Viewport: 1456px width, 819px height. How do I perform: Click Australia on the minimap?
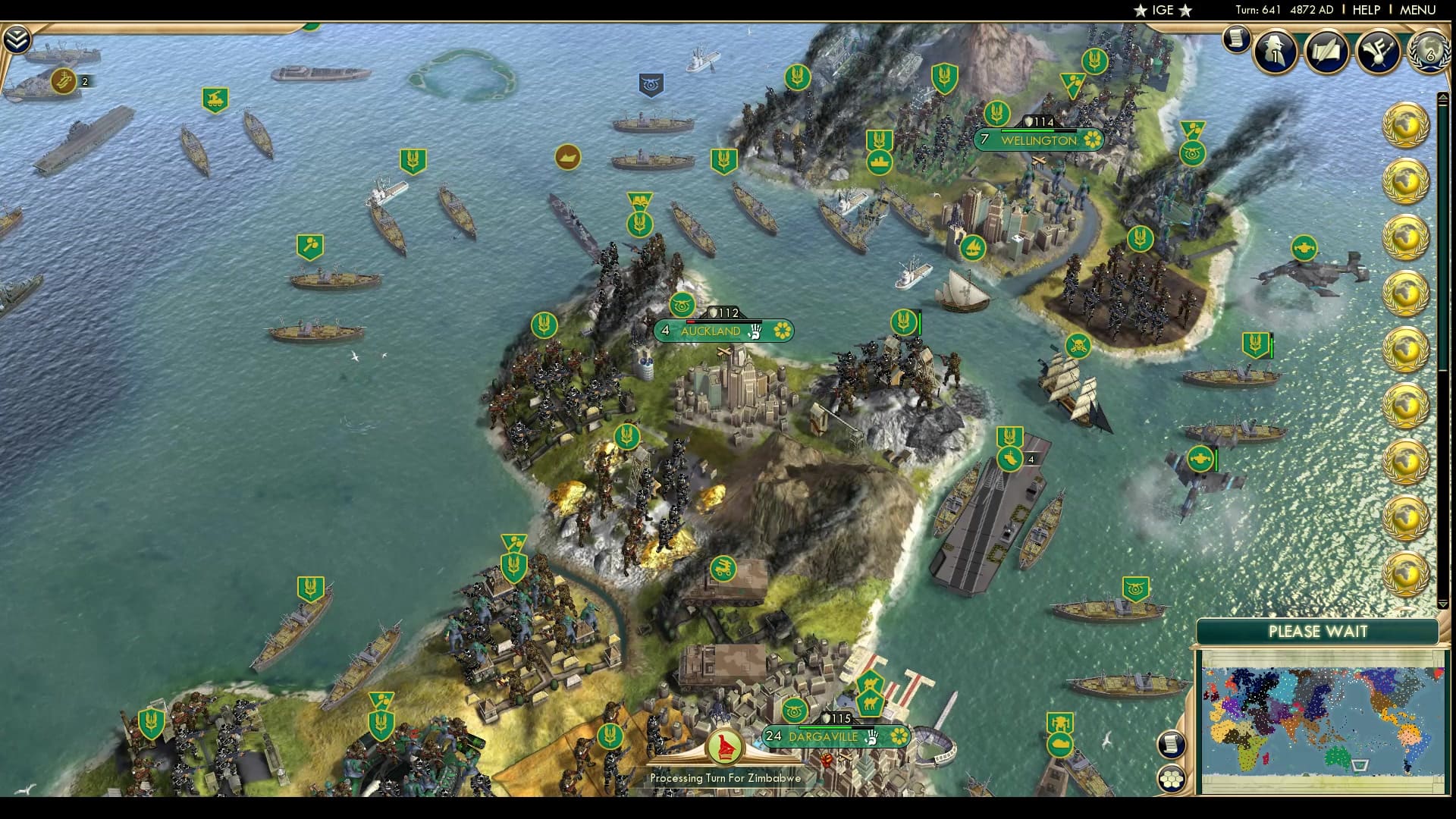tap(1336, 758)
